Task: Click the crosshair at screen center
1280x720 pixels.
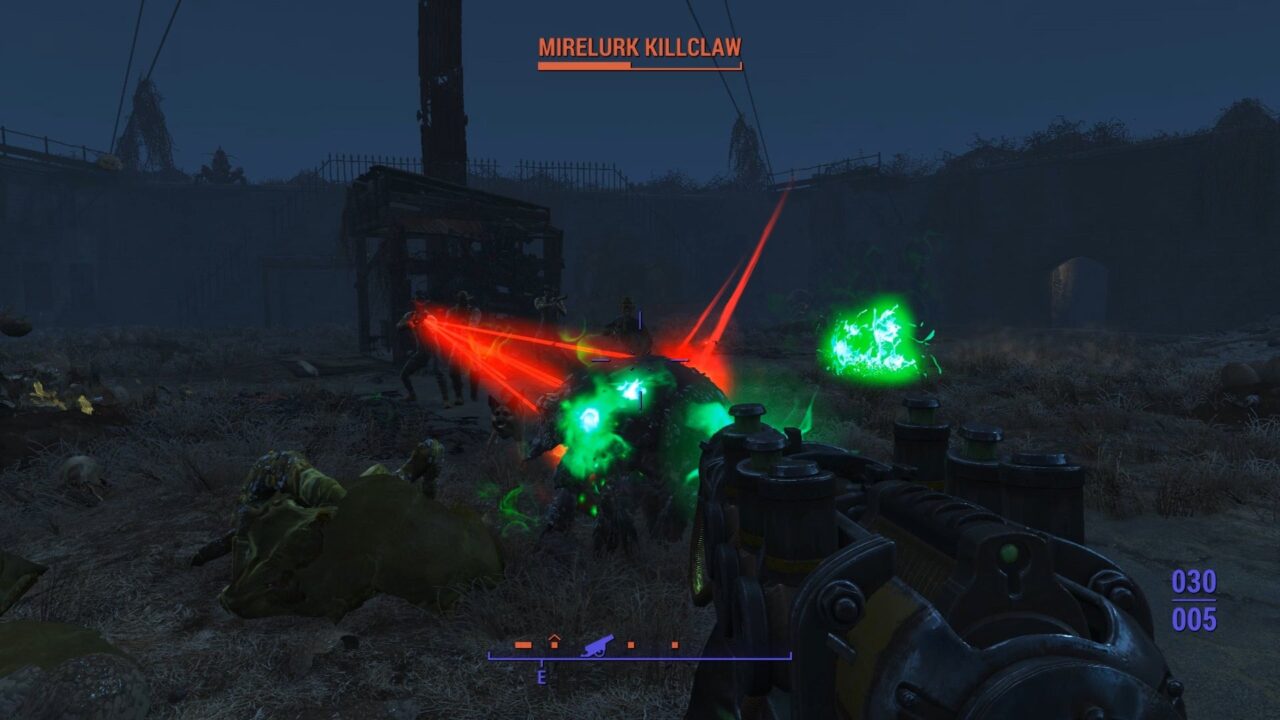Action: (640, 360)
